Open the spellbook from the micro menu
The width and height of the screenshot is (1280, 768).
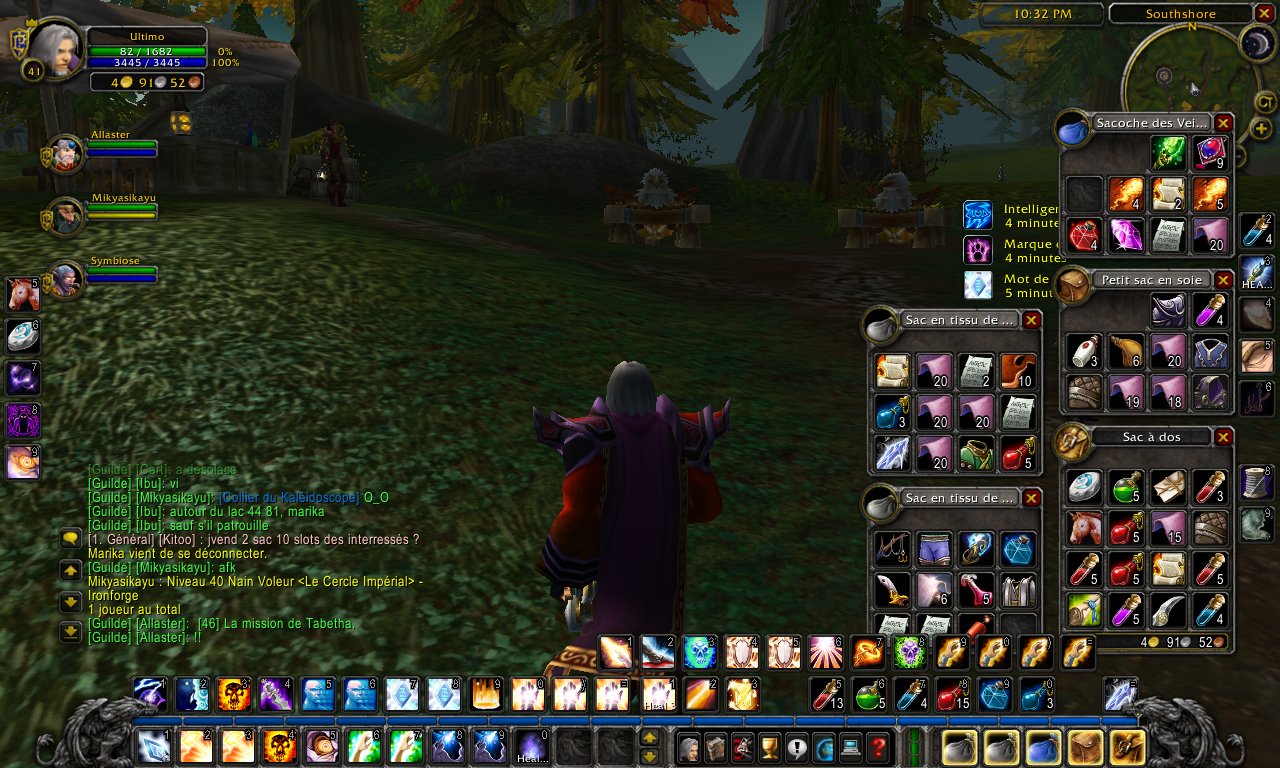tap(716, 747)
